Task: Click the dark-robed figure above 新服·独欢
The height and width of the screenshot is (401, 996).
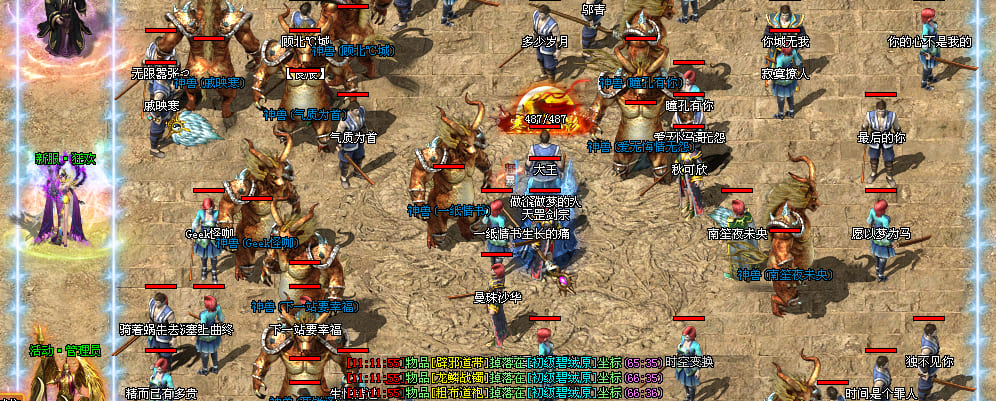Action: click(x=66, y=25)
